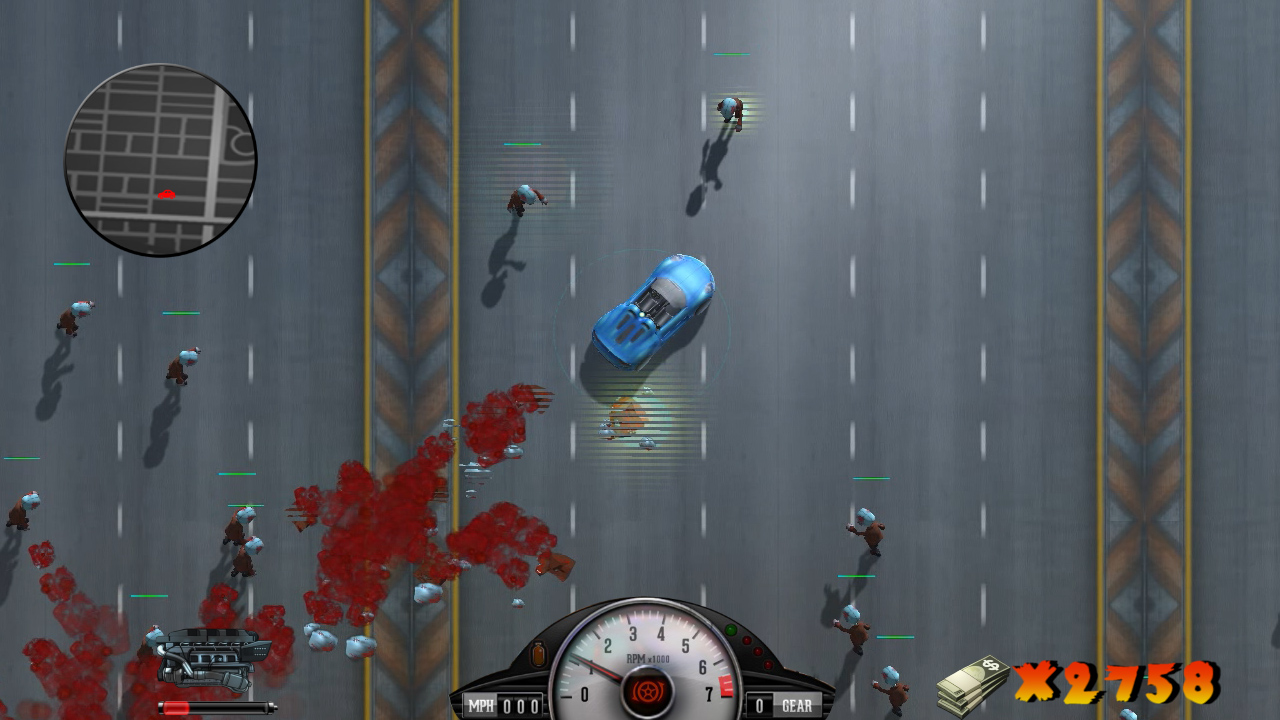Click the redline marker near 7 on the tachometer
The height and width of the screenshot is (720, 1280).
point(726,686)
